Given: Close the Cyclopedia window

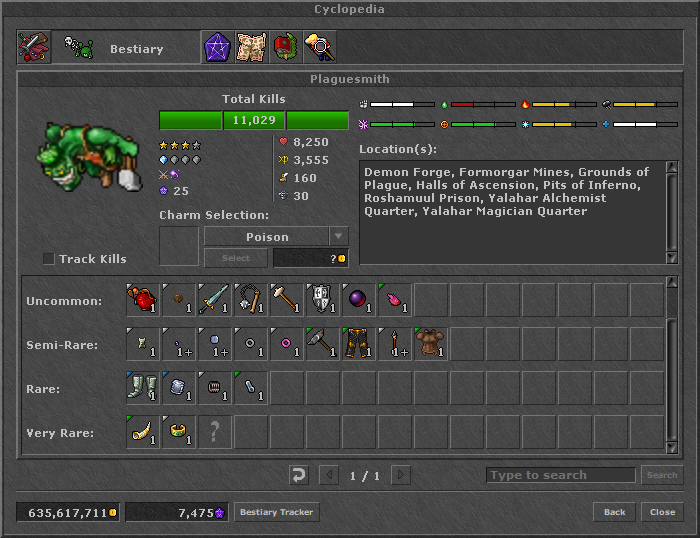Looking at the screenshot, I should pos(662,512).
